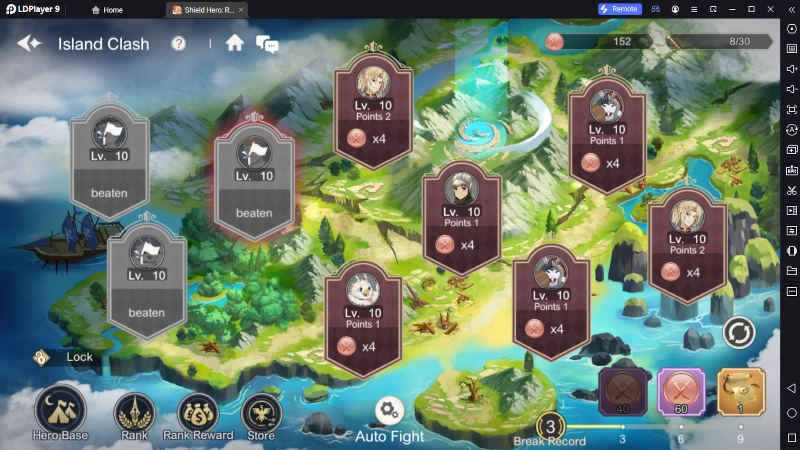The height and width of the screenshot is (450, 800).
Task: Open the Hero Base menu
Action: (60, 413)
